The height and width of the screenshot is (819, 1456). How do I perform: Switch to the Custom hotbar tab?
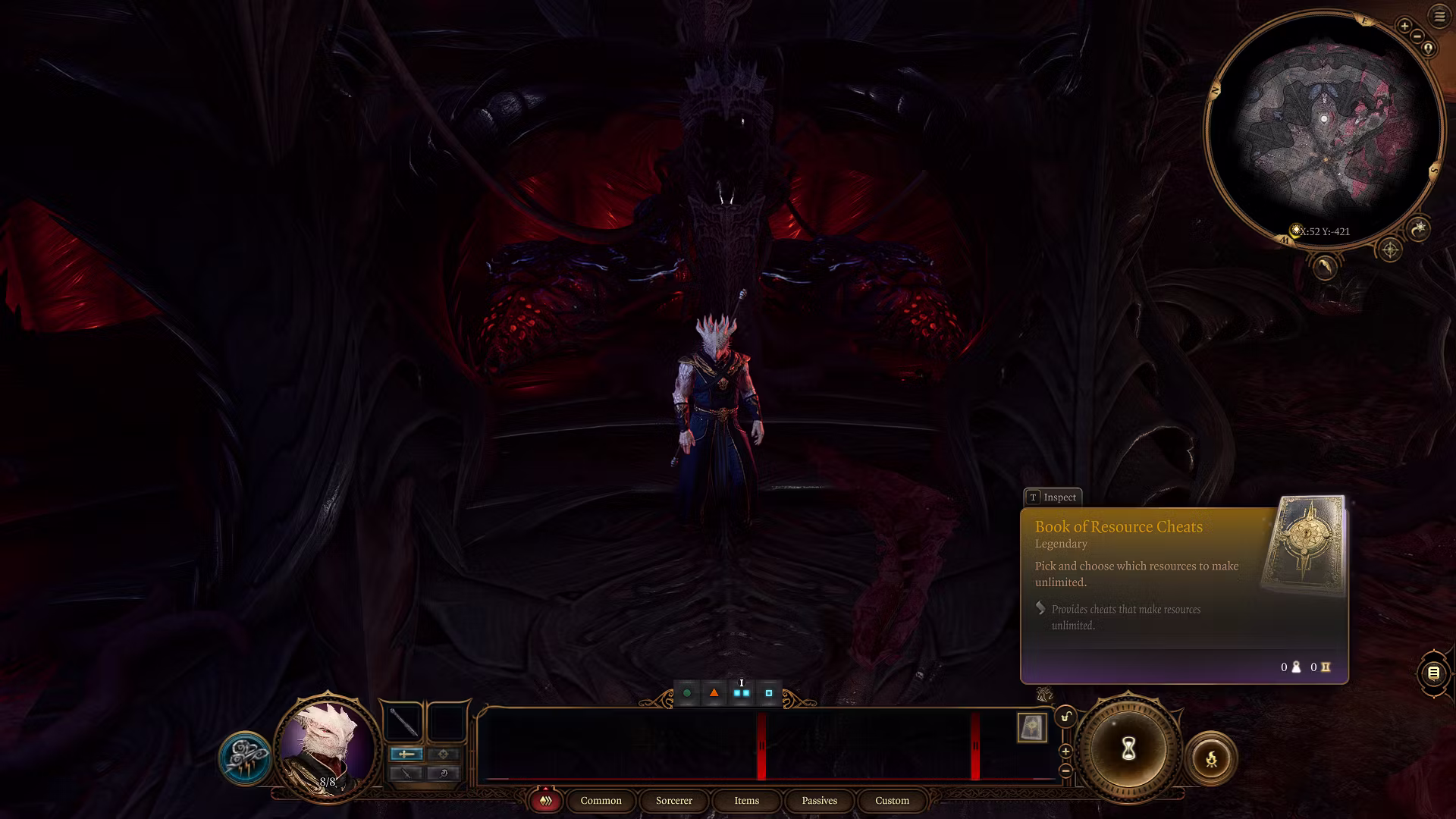[x=892, y=801]
